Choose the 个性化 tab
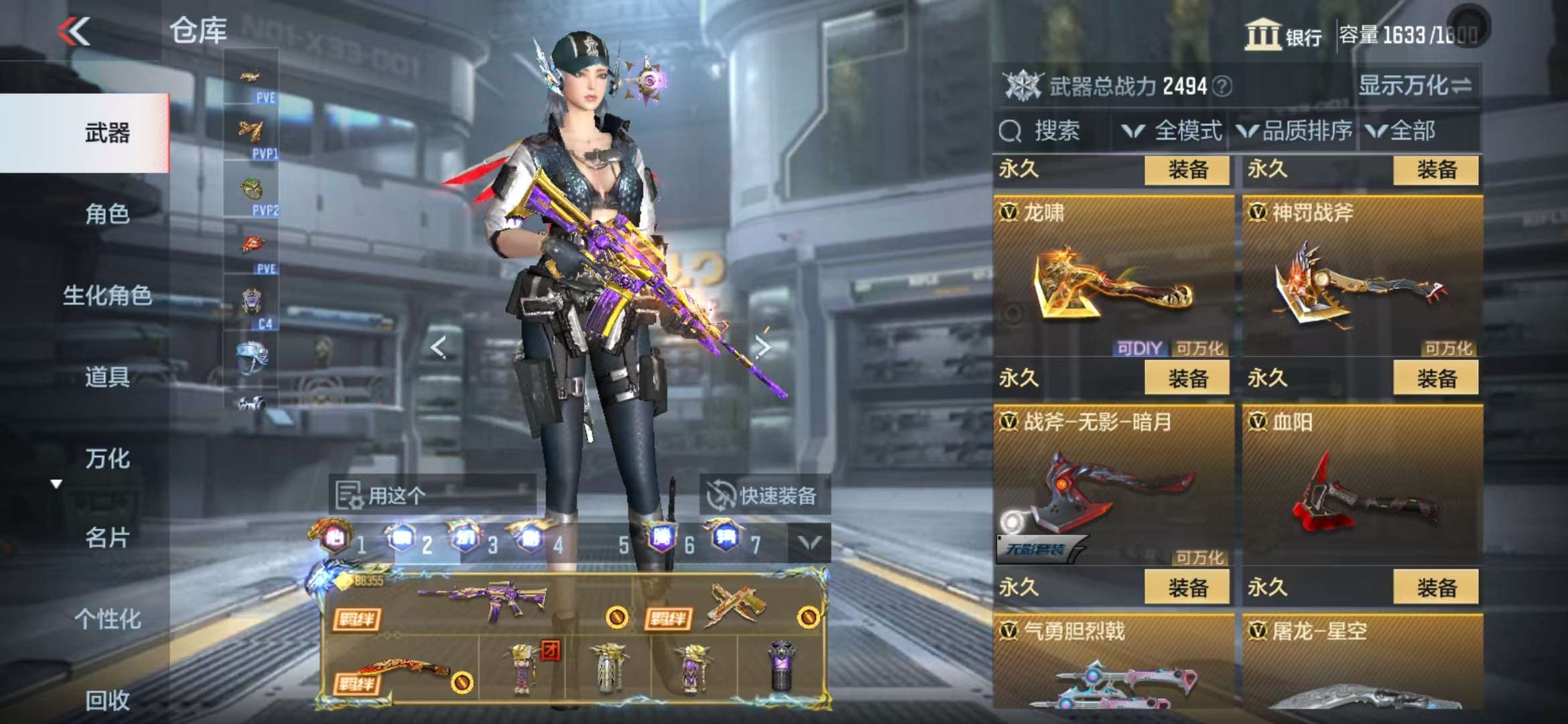The width and height of the screenshot is (1568, 724). [x=107, y=619]
